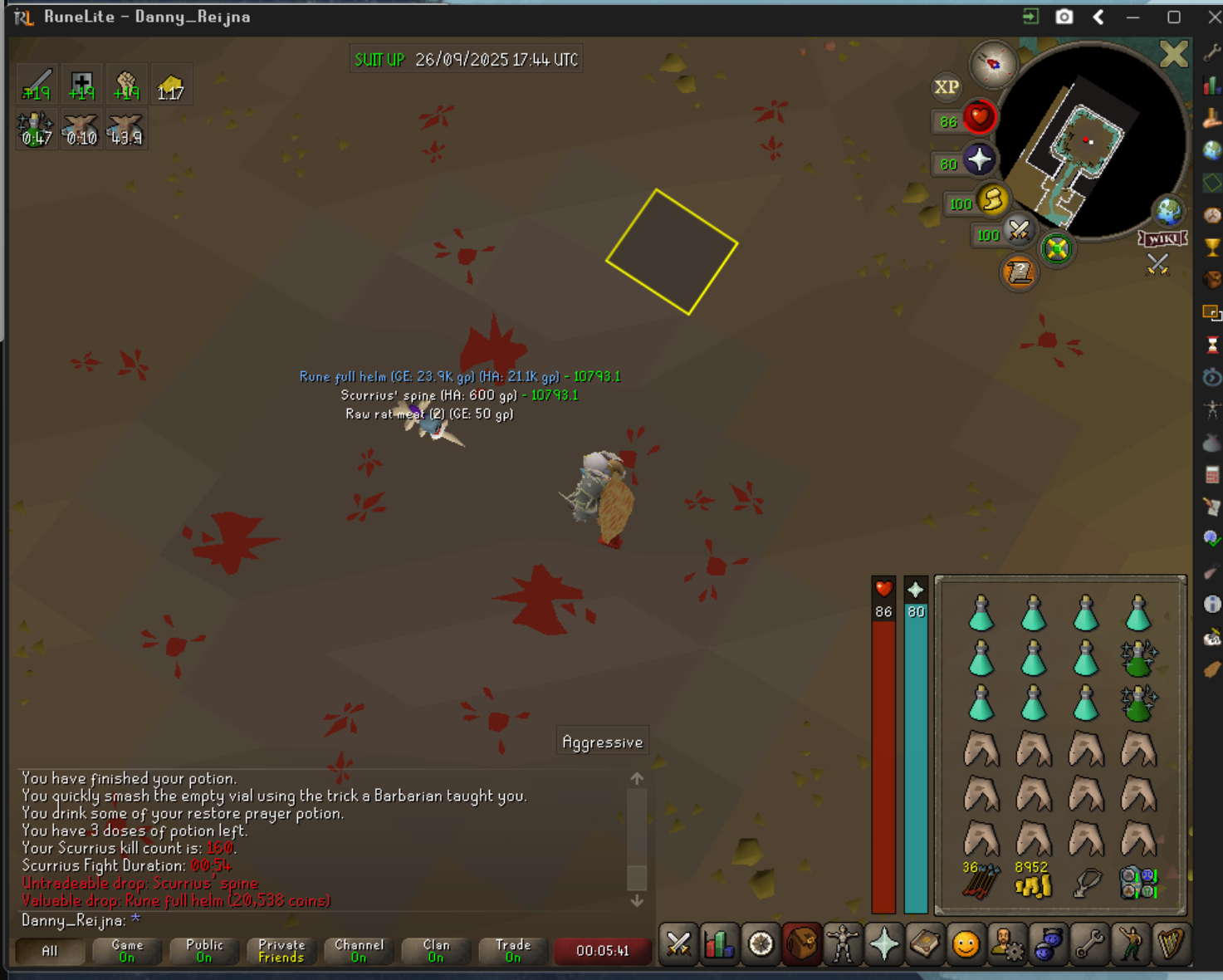1223x980 pixels.
Task: Click the compass to face north
Action: point(994,64)
